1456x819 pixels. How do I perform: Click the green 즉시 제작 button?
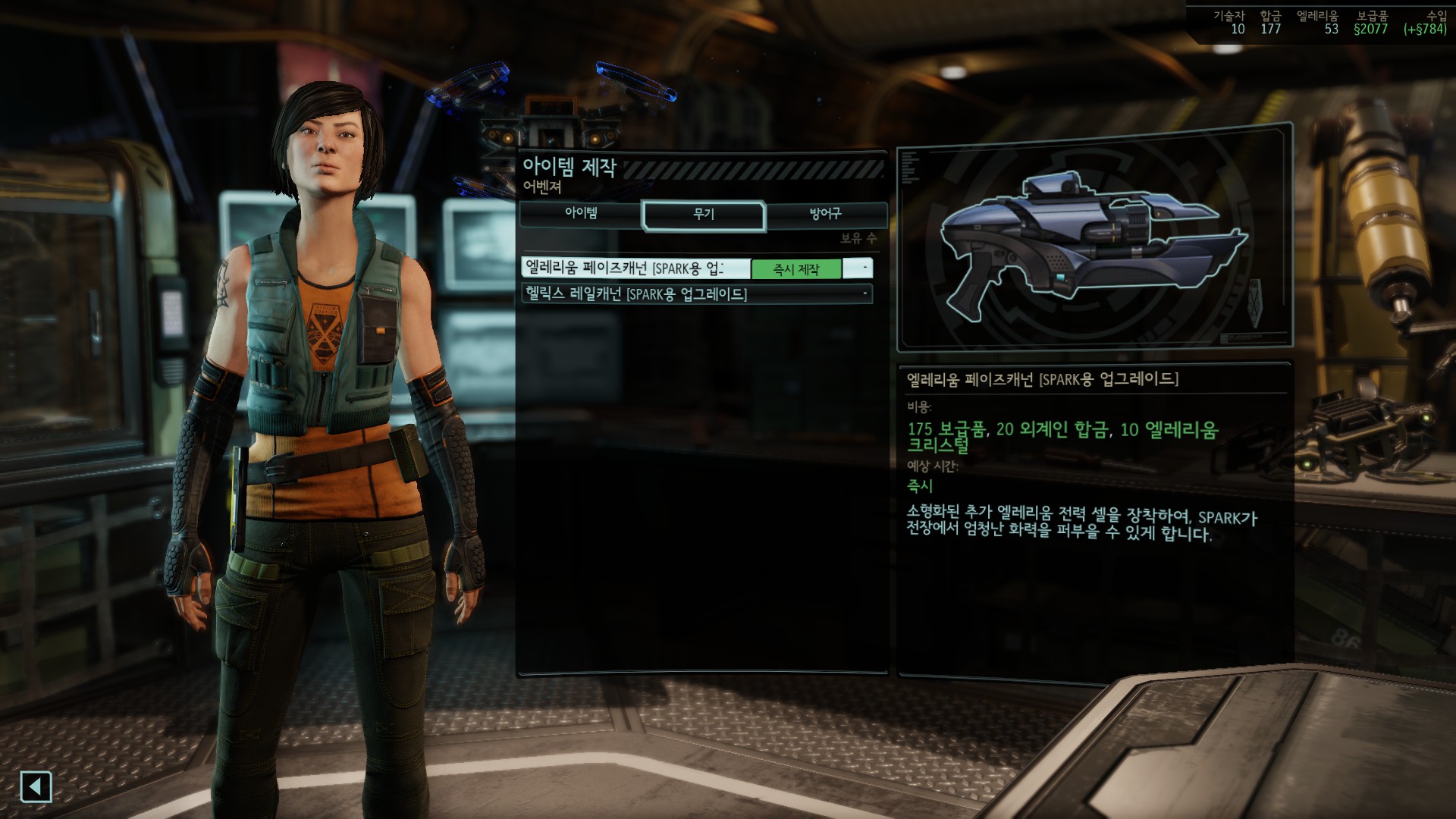(x=795, y=269)
